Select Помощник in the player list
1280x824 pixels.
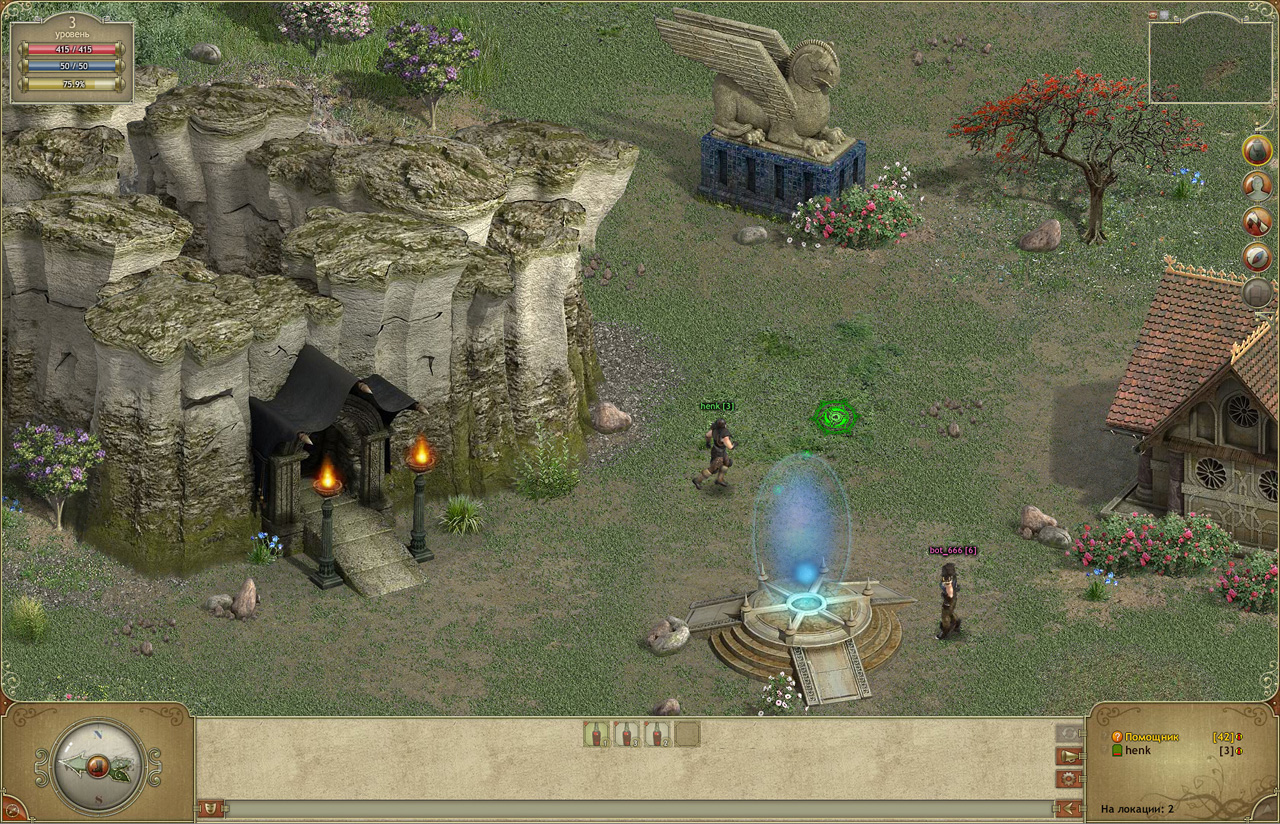(x=1152, y=737)
